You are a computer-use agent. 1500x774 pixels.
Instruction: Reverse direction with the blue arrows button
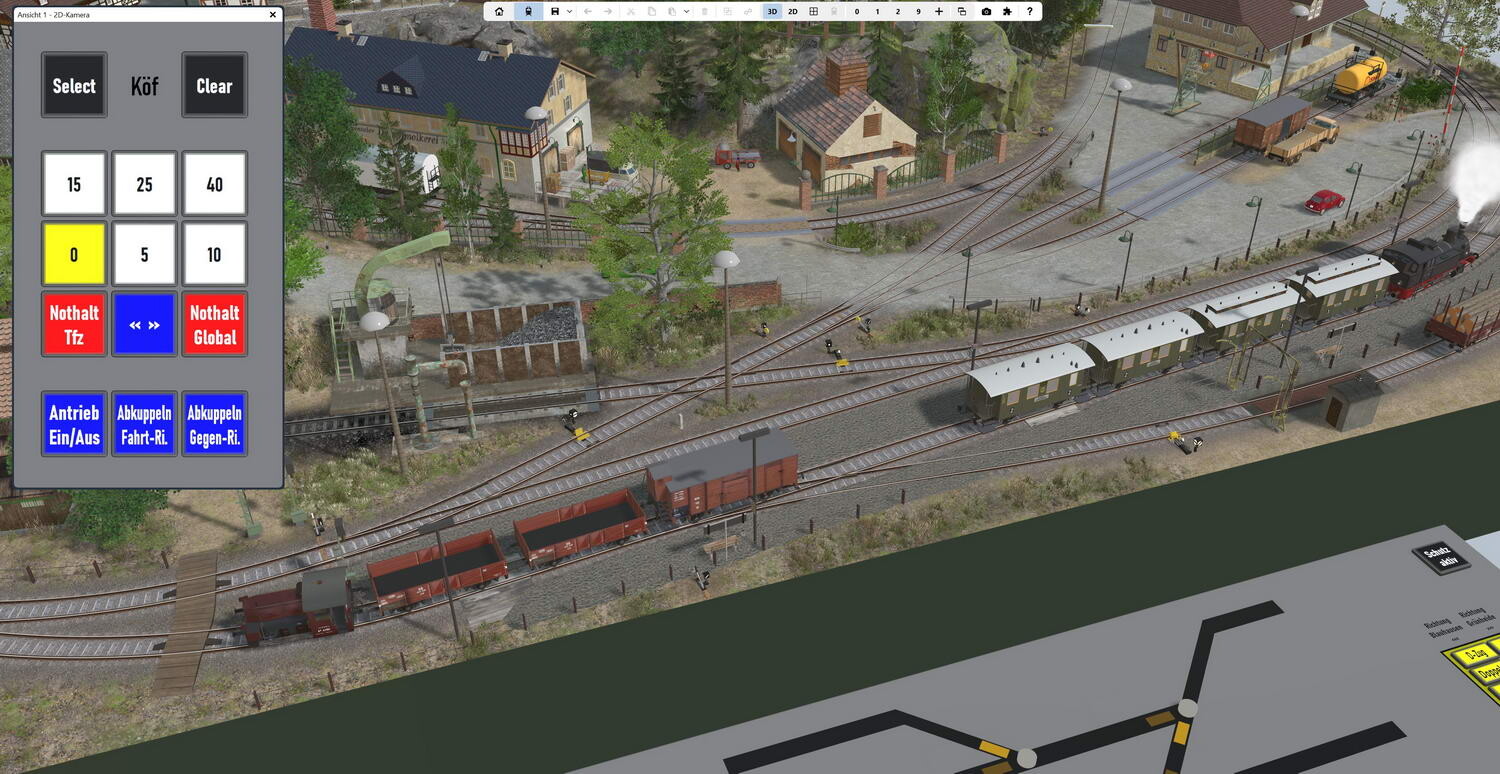point(144,324)
